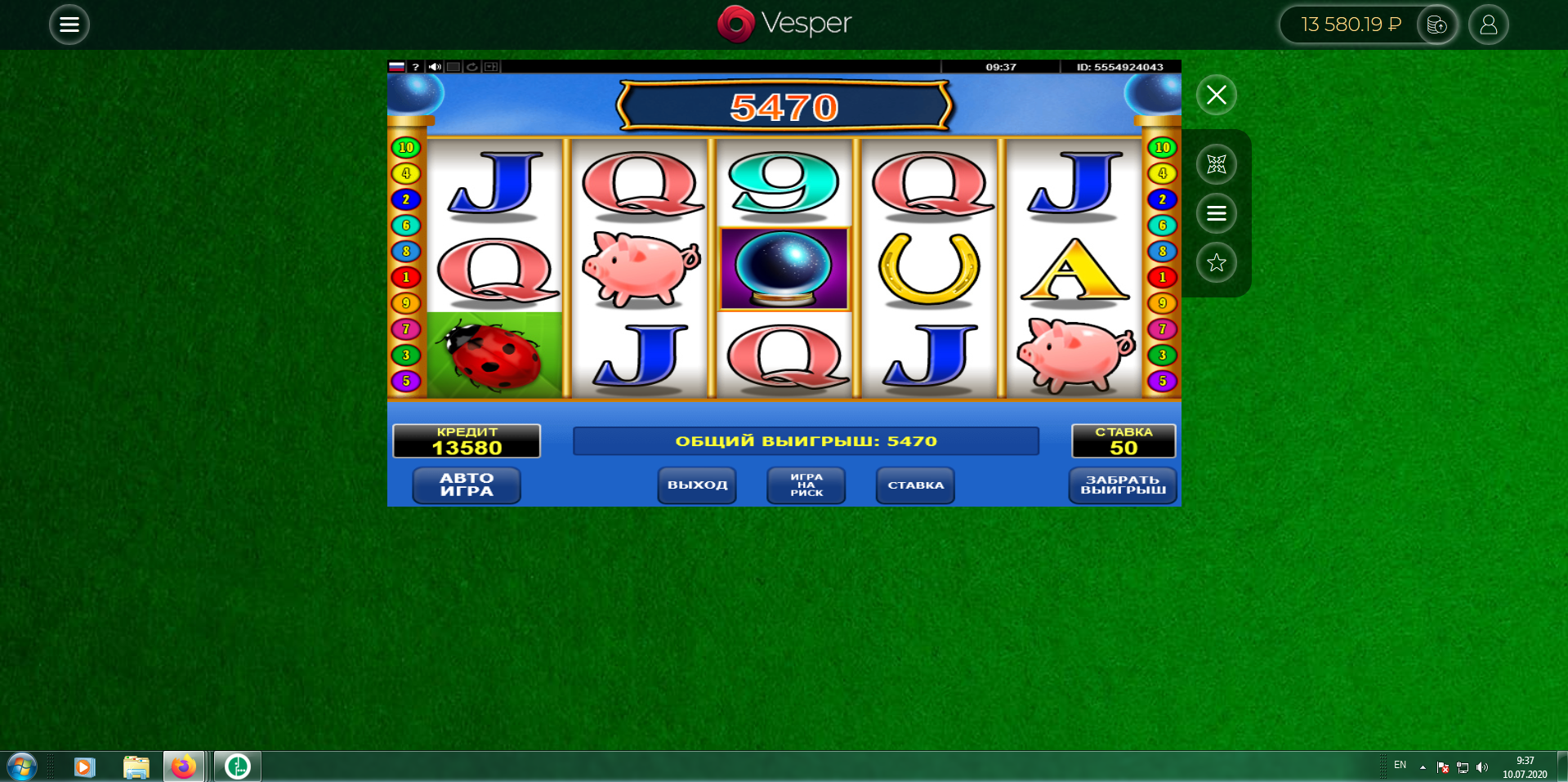Open the Vesper main hamburger menu

[69, 25]
